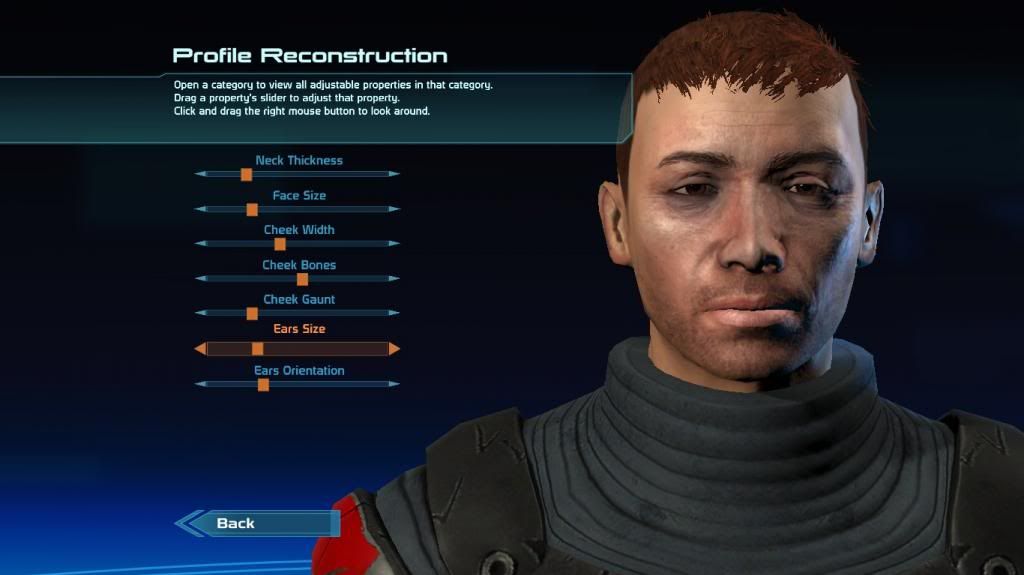The height and width of the screenshot is (575, 1024).
Task: Choose the Cheek Gaunt slider
Action: pos(252,313)
